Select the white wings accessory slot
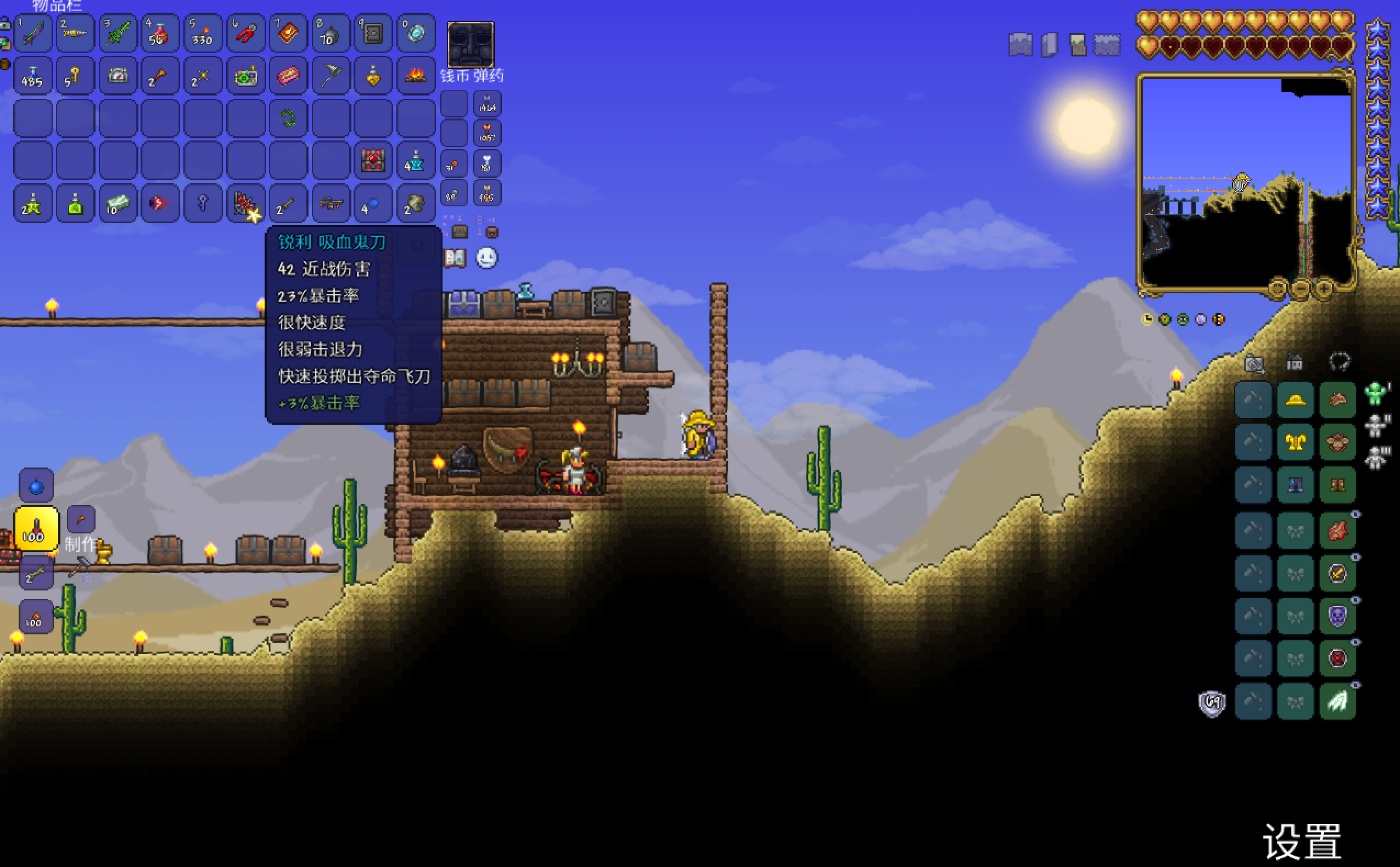 click(x=1337, y=701)
